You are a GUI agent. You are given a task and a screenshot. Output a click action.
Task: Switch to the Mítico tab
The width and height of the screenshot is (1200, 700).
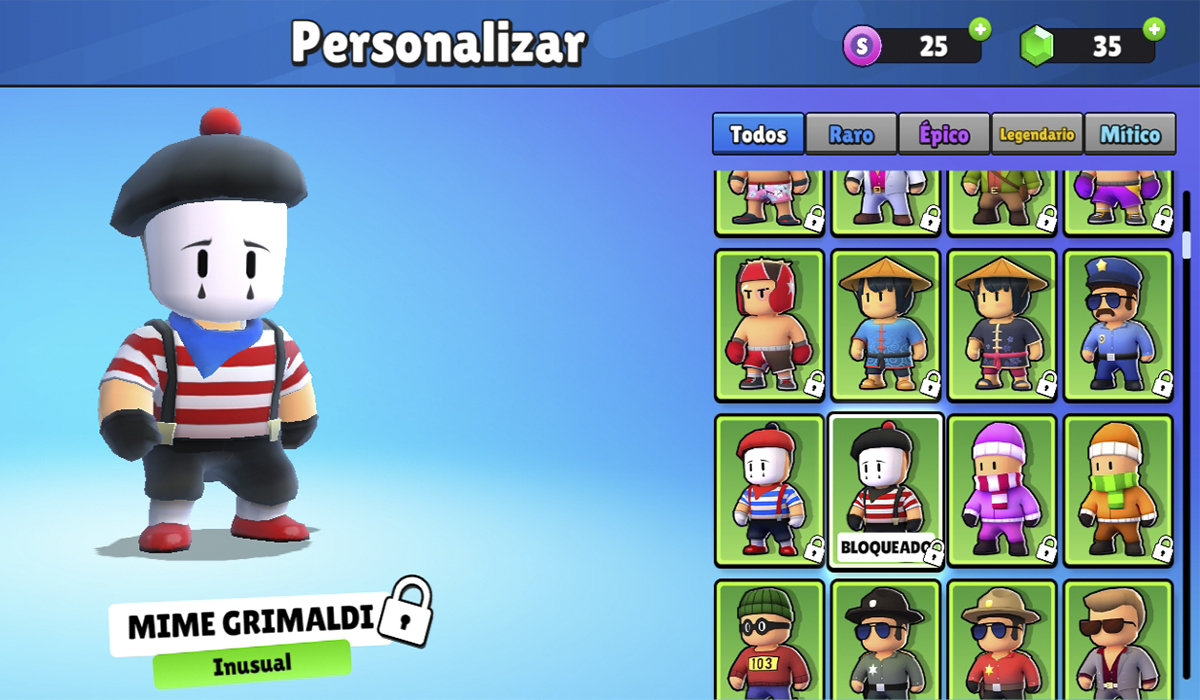(1130, 134)
